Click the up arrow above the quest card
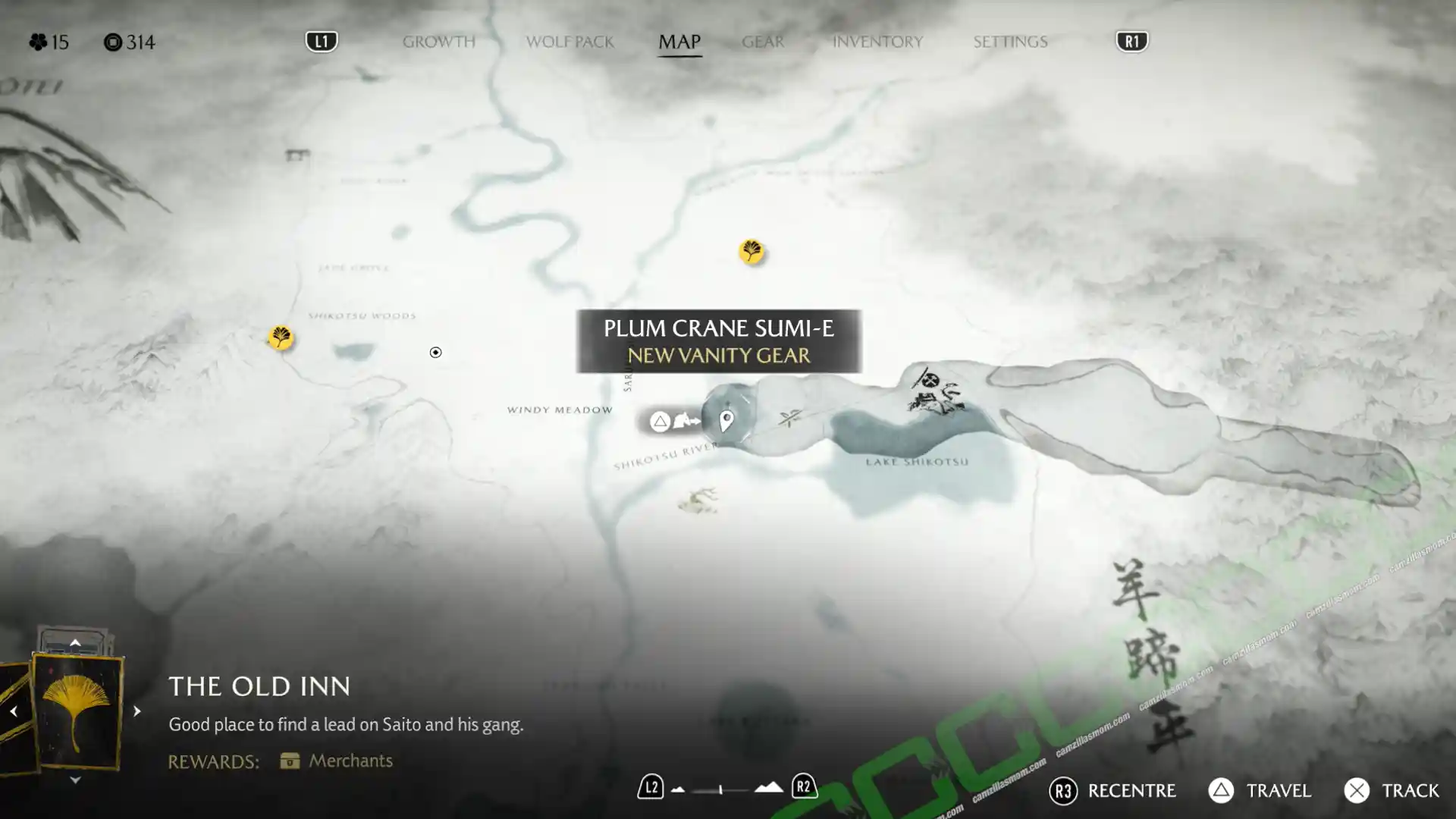The height and width of the screenshot is (819, 1456). click(75, 643)
